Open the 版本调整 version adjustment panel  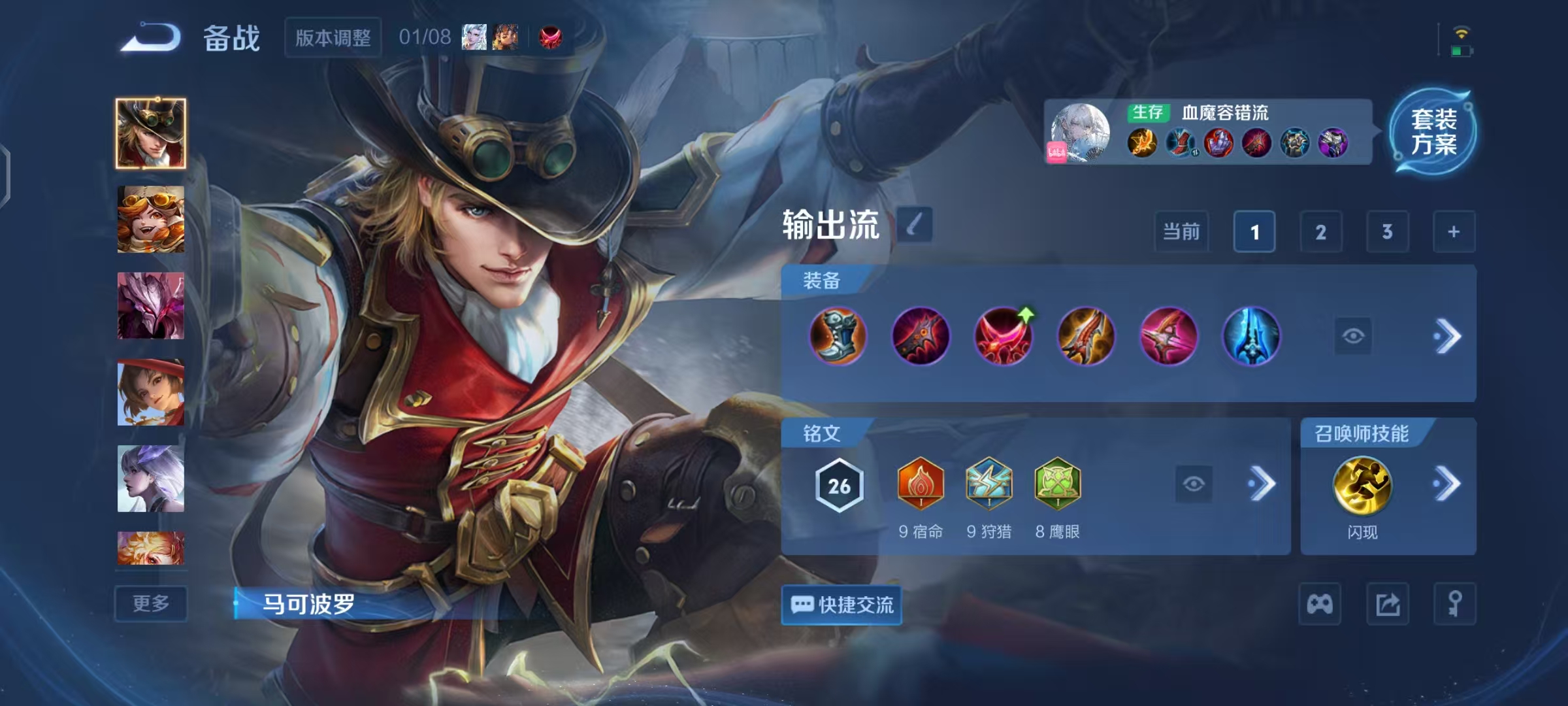[x=332, y=38]
